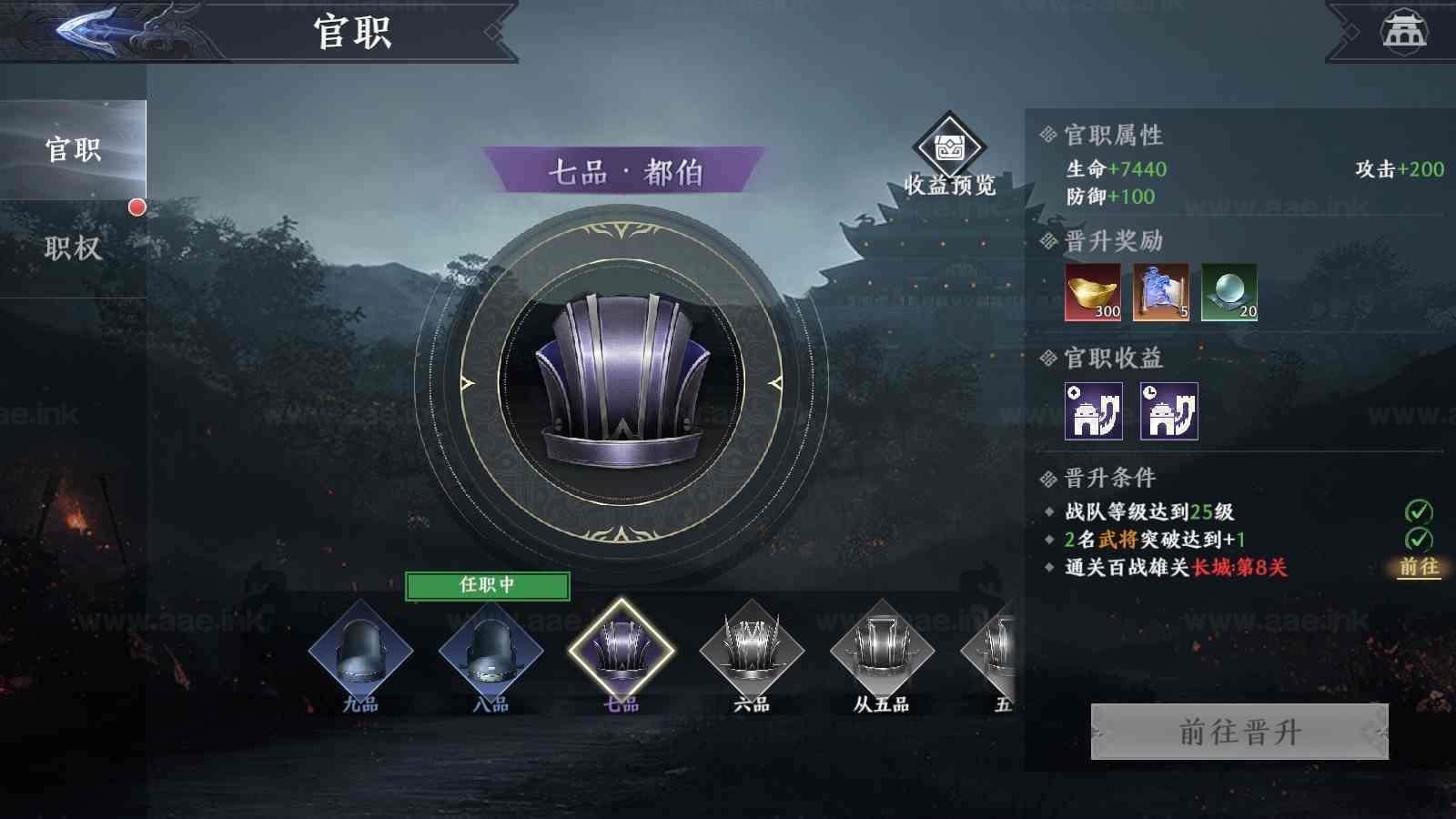Inspect the blue scroll reward

pyautogui.click(x=1160, y=292)
